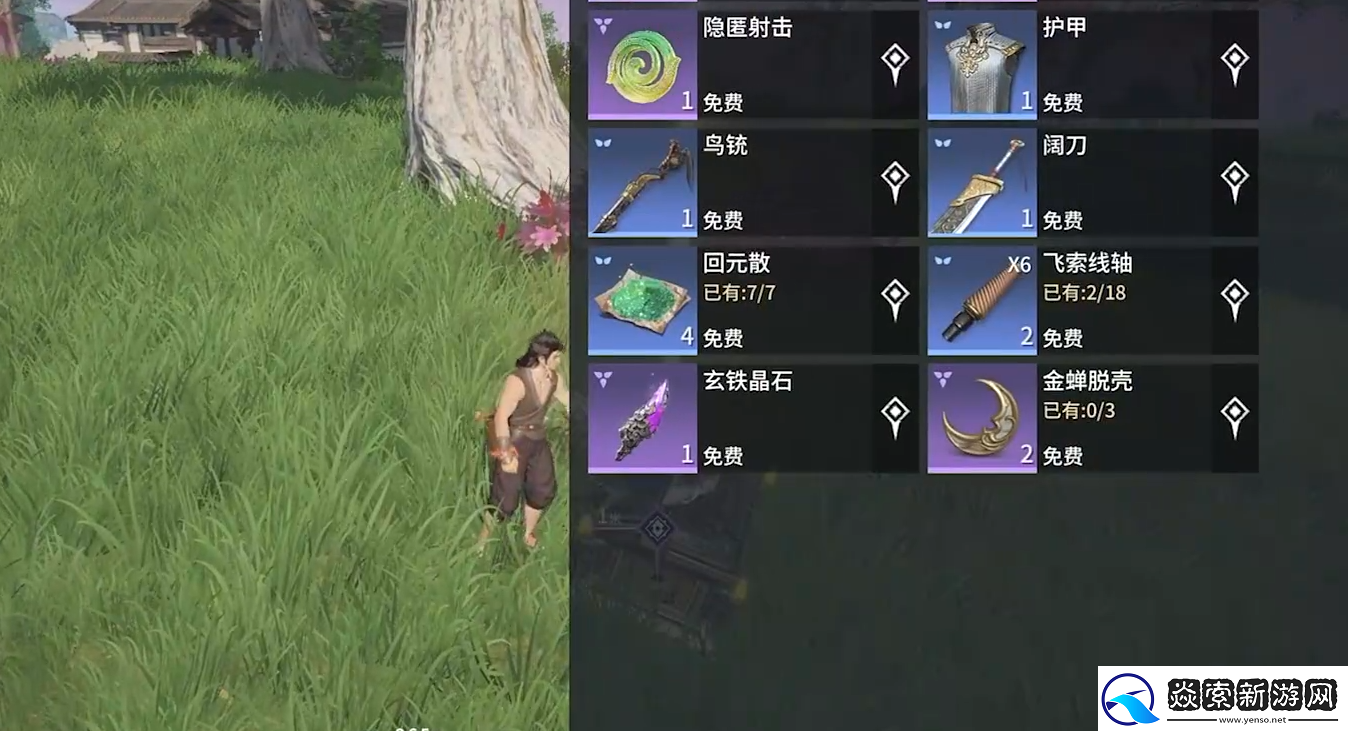Select the 飞索线轴 spool icon
The image size is (1348, 731).
(x=981, y=300)
